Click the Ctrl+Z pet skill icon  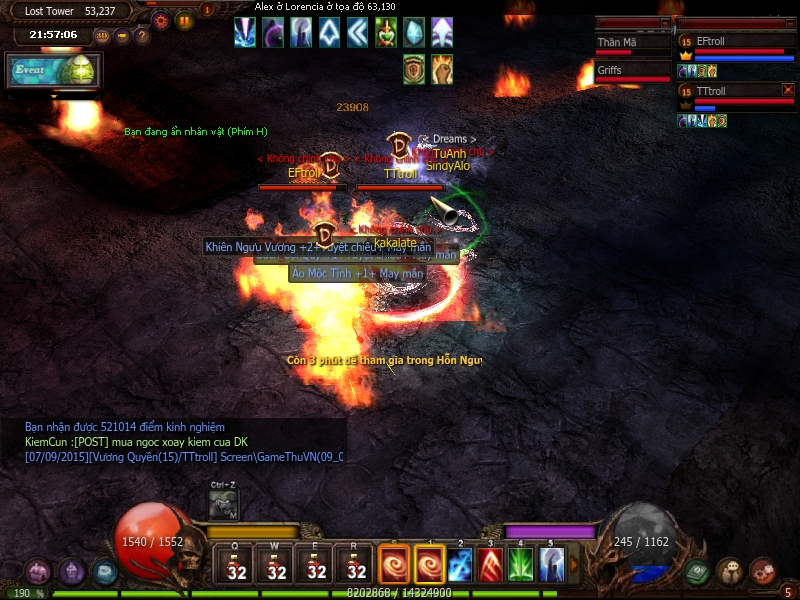click(223, 505)
